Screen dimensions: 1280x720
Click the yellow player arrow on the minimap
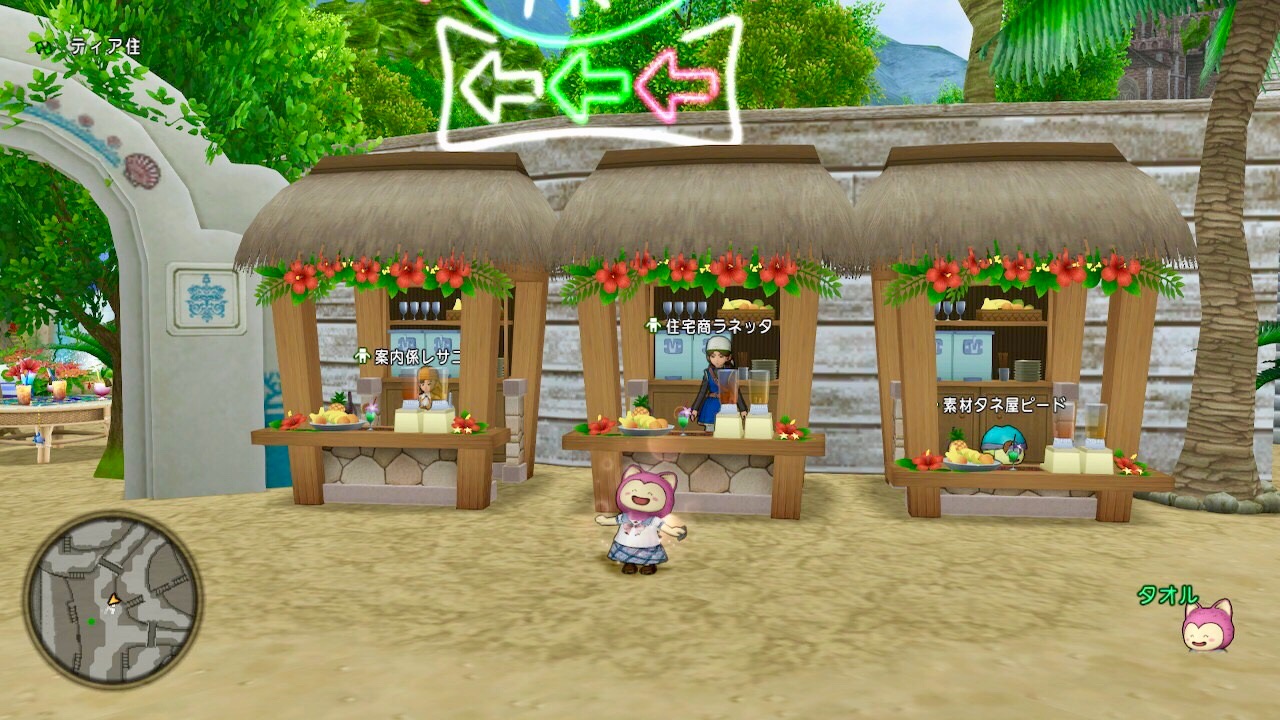tap(113, 601)
